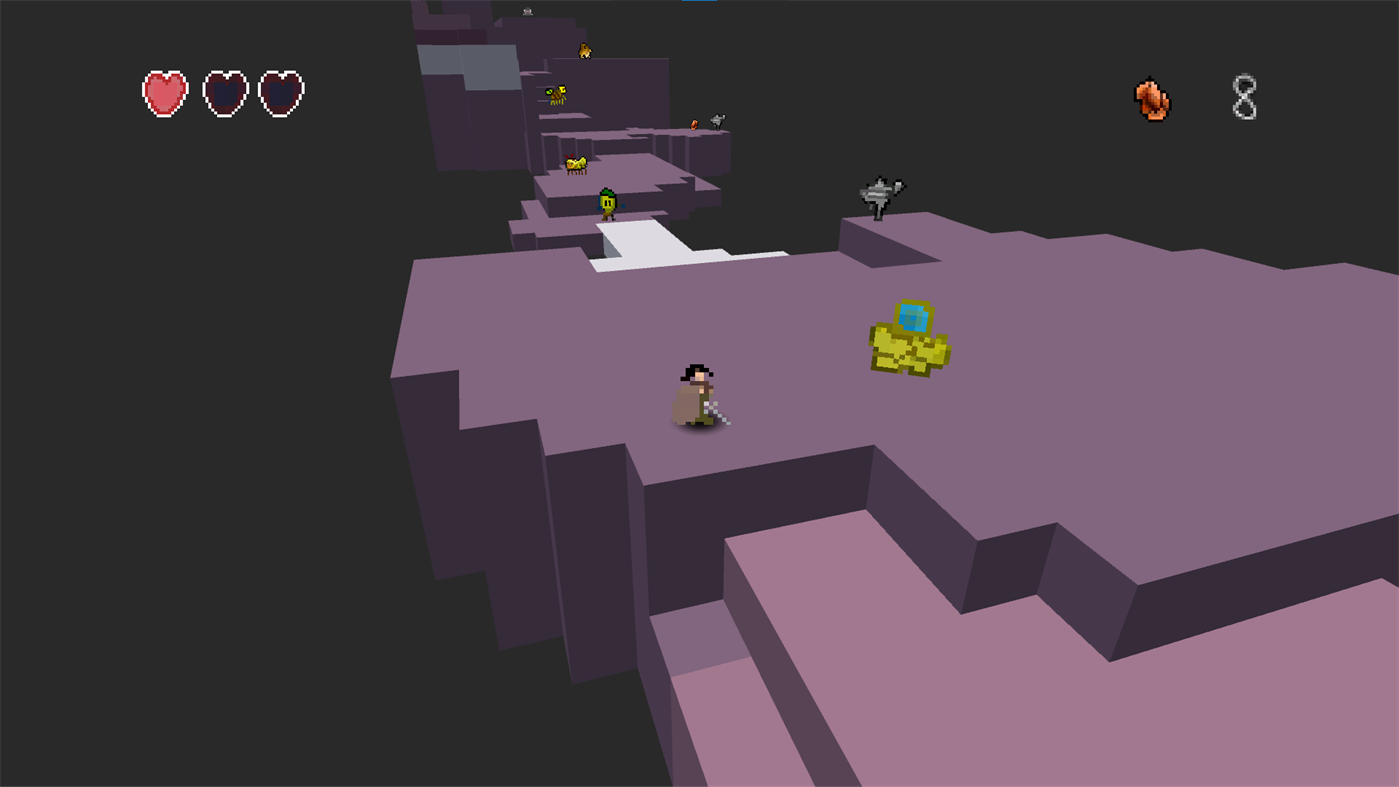Select the yellow caterpillar with red antennae
This screenshot has width=1399, height=787.
pos(575,165)
